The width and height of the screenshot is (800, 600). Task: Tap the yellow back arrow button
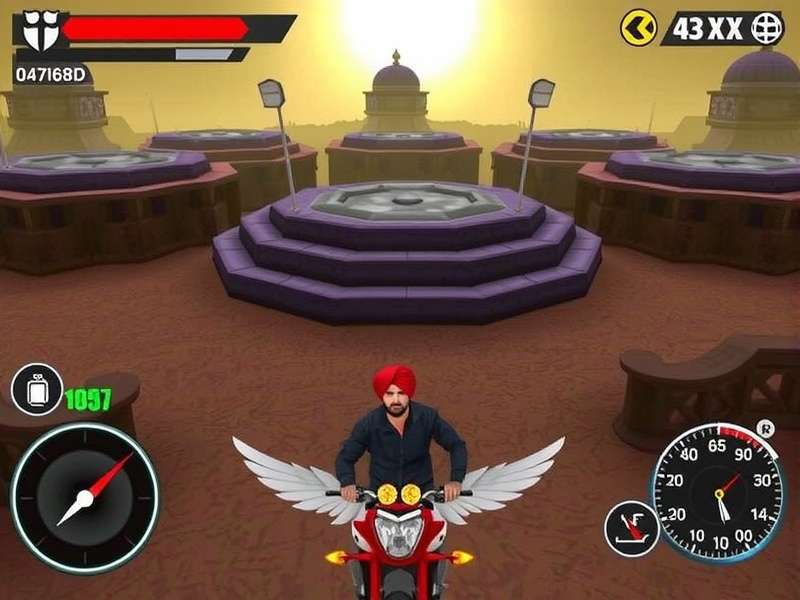(x=639, y=28)
